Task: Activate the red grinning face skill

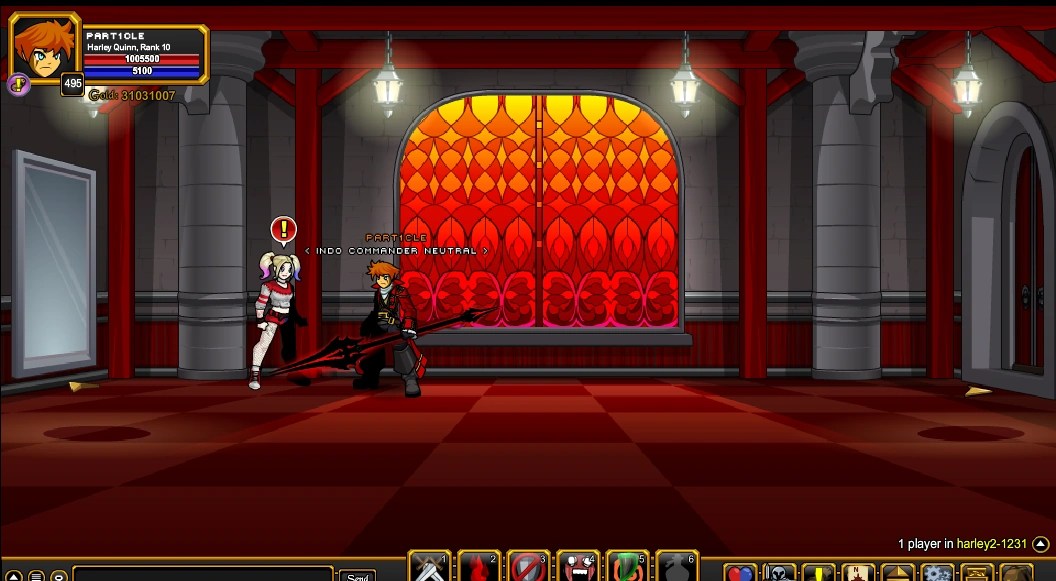Action: point(577,568)
